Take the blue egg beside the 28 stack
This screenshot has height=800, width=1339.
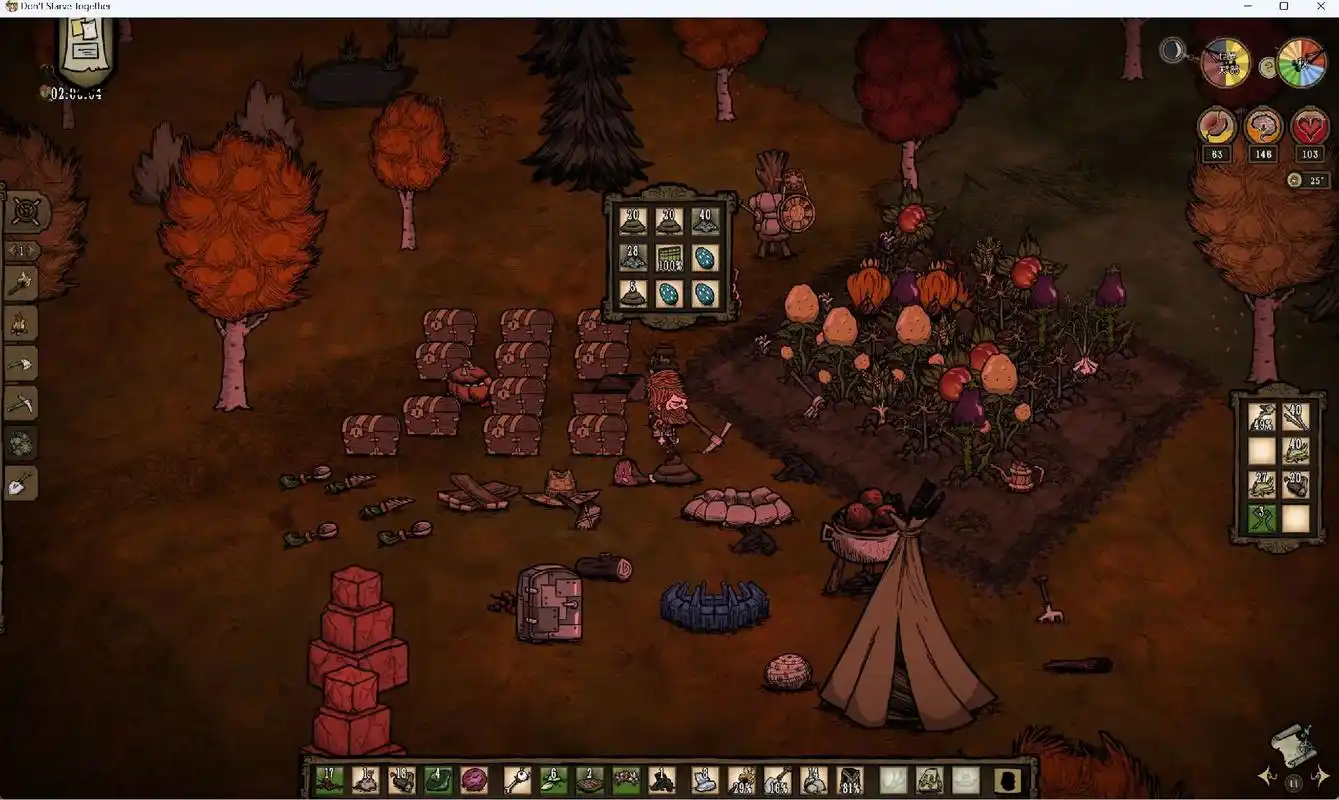point(705,258)
